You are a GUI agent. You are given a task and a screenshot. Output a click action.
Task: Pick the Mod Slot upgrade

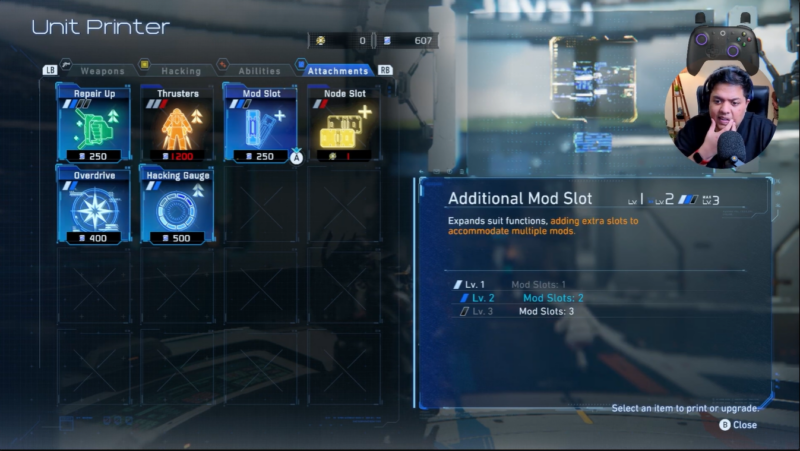[x=260, y=124]
